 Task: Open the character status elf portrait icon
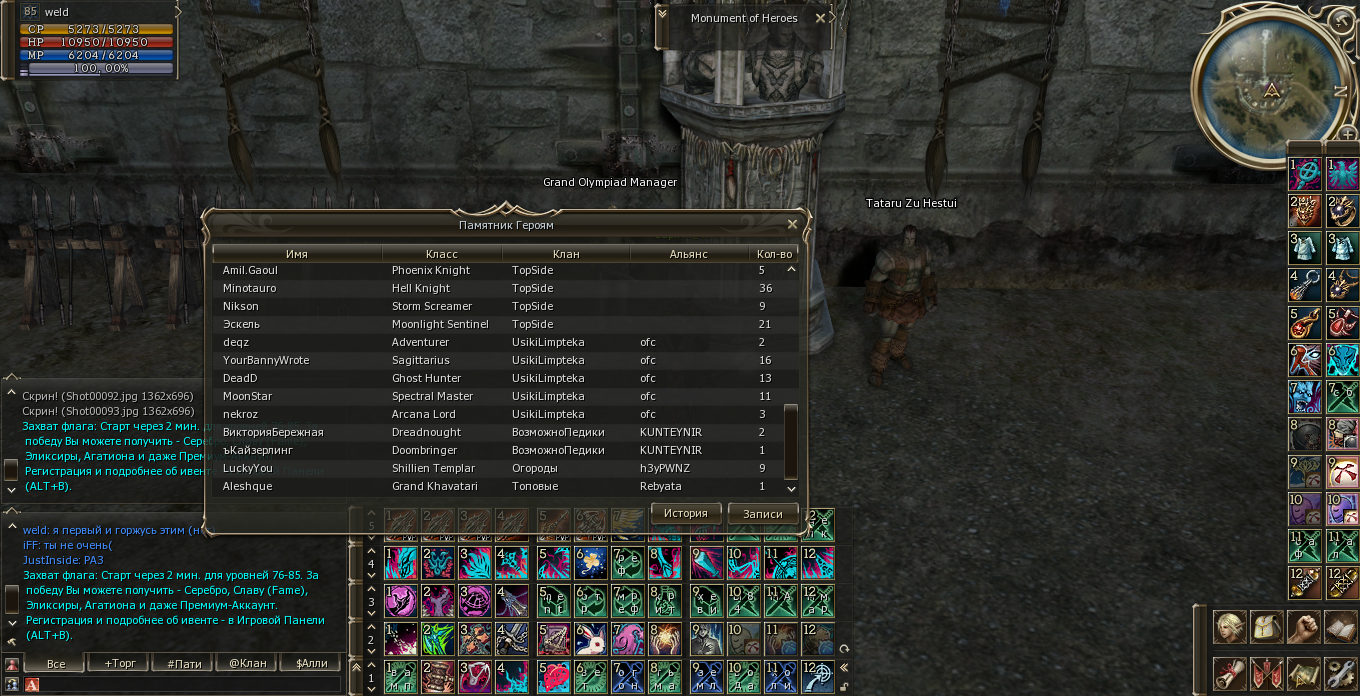(x=1229, y=627)
